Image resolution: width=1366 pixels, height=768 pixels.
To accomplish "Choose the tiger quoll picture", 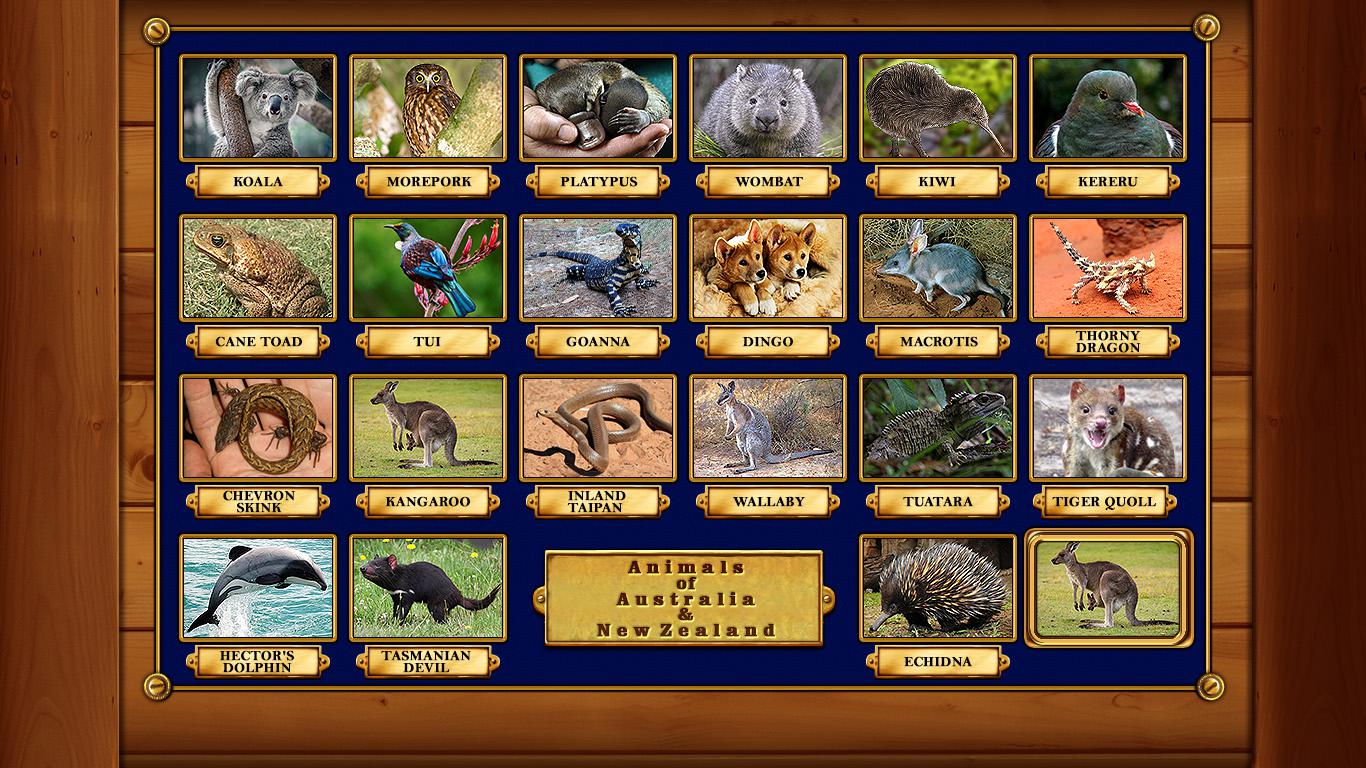I will (x=1108, y=428).
